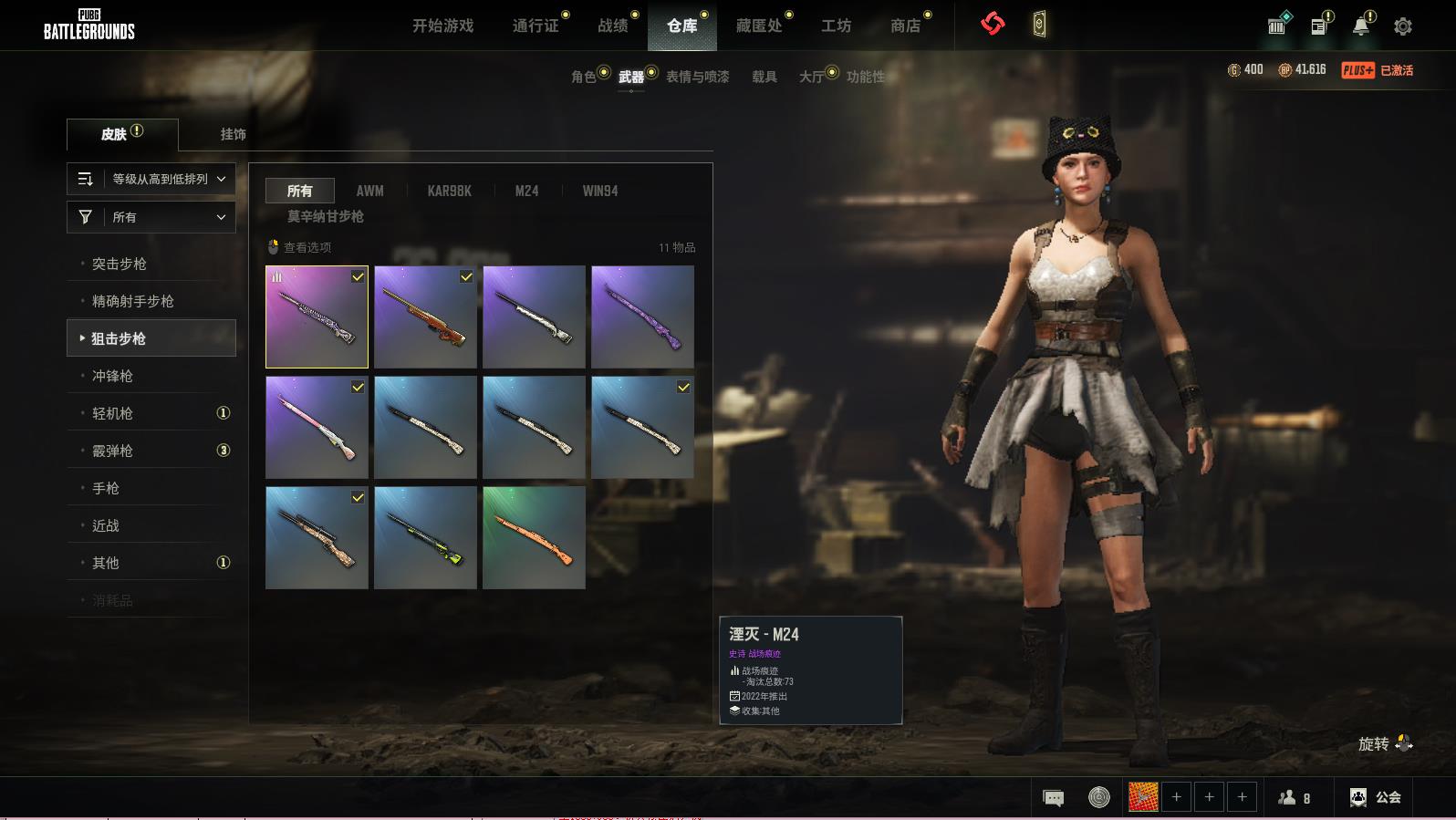Switch to the 通行证 tab
Screen dimensions: 1456x820
[536, 26]
